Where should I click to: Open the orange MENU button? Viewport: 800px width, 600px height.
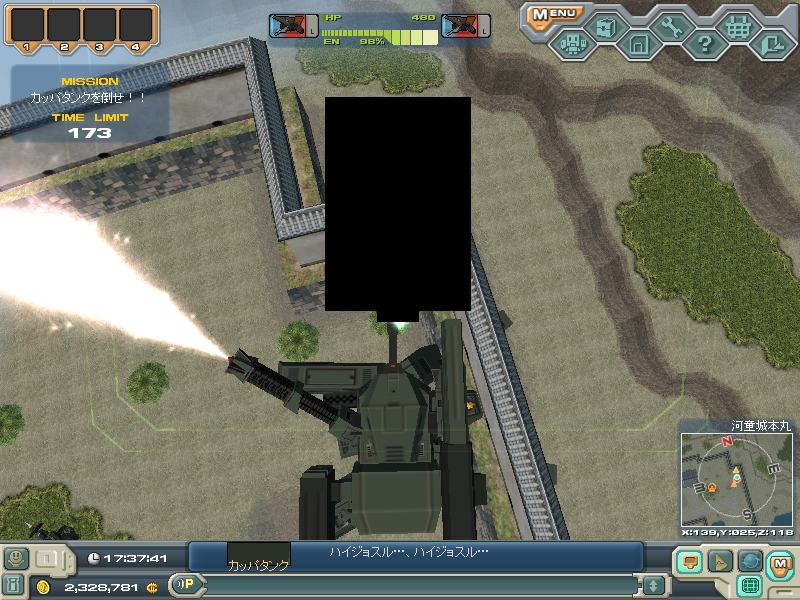553,14
